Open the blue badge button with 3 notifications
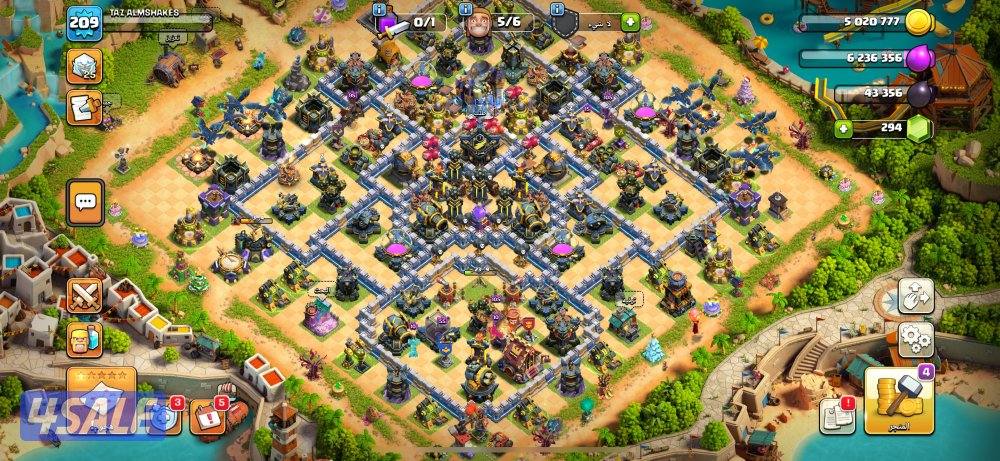The height and width of the screenshot is (461, 1000). click(x=164, y=418)
